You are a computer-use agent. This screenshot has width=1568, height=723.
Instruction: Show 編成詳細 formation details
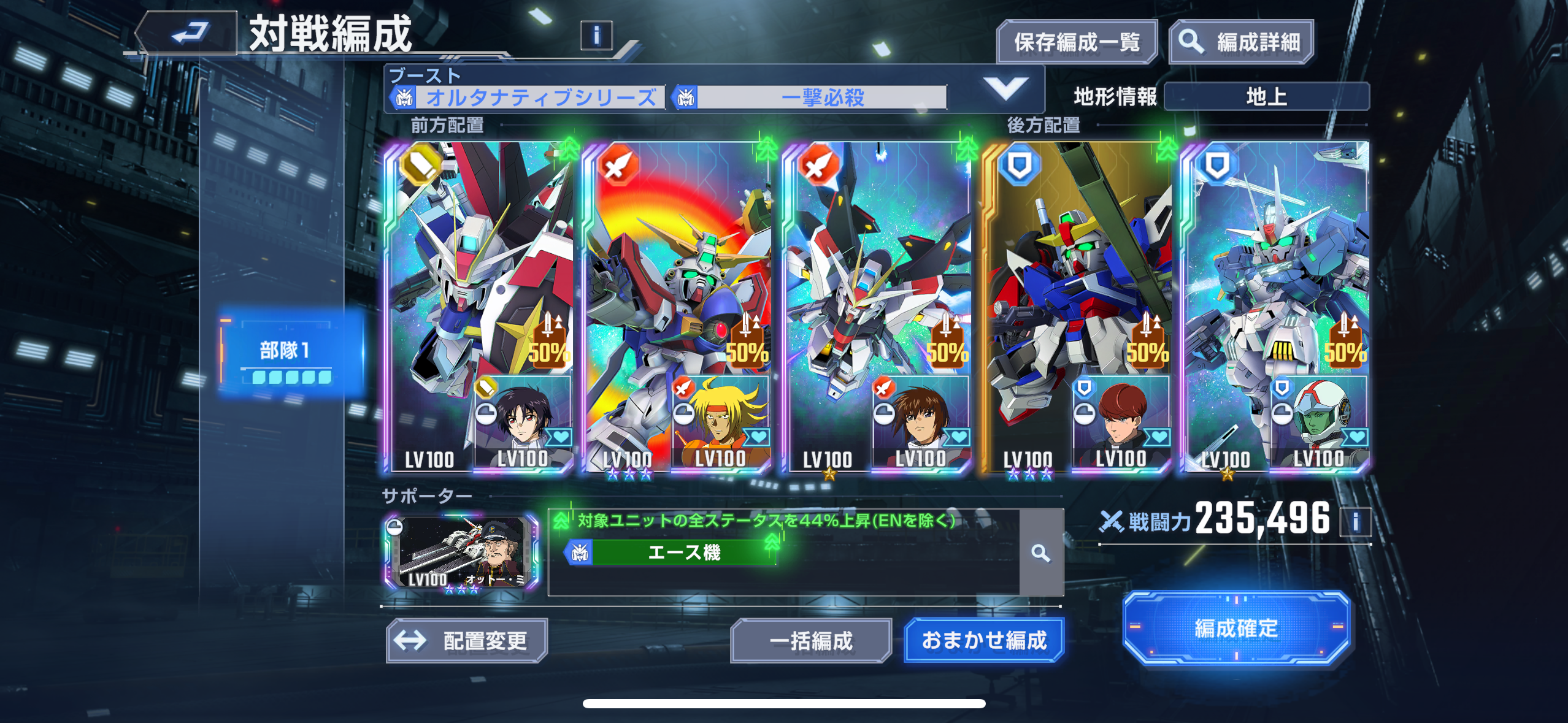coord(1242,42)
